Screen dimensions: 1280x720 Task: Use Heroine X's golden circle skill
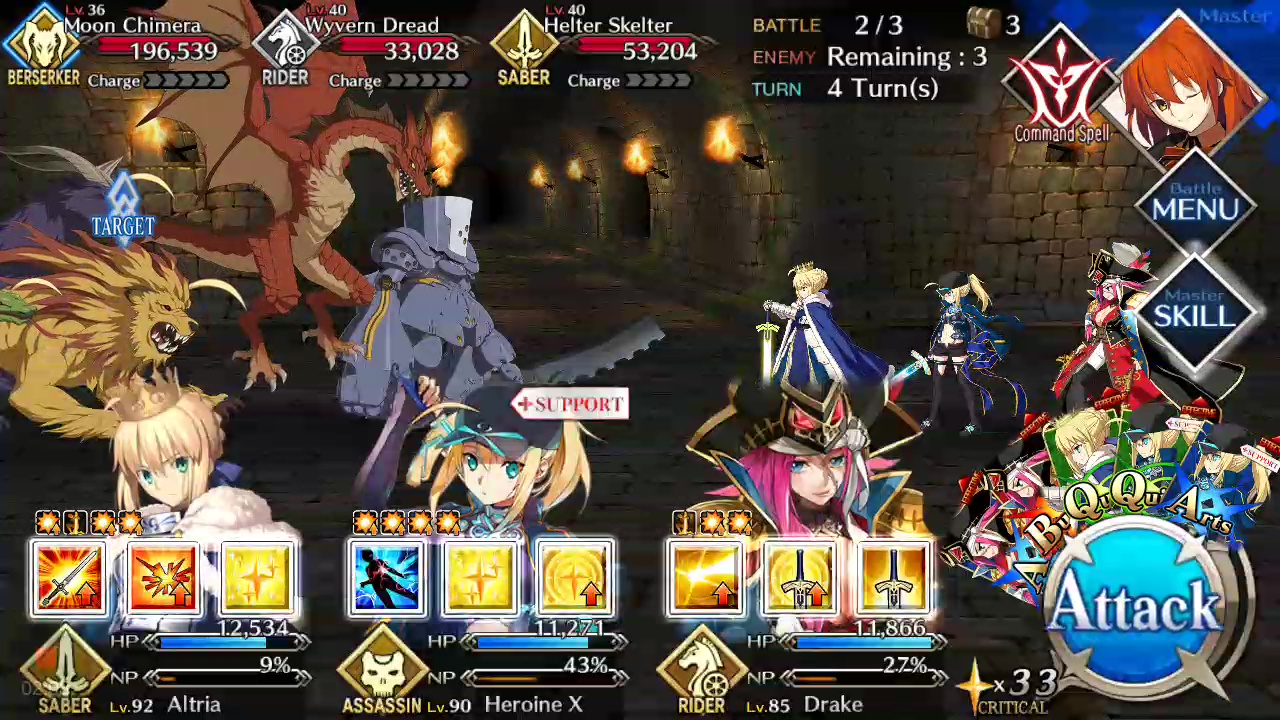[x=575, y=578]
